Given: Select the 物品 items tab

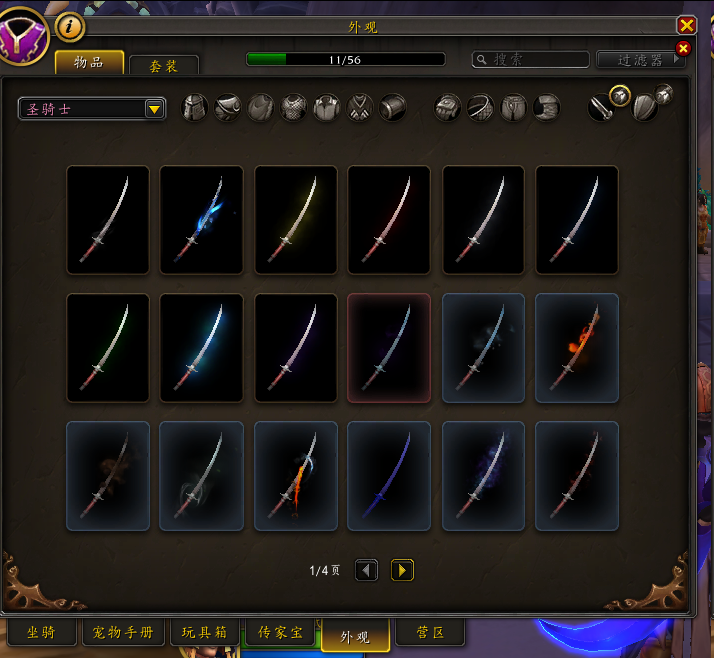Looking at the screenshot, I should tap(89, 62).
